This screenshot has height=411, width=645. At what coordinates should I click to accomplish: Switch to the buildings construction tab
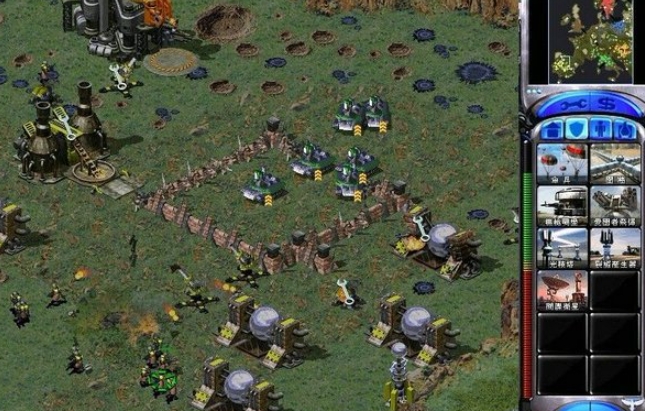(x=551, y=129)
